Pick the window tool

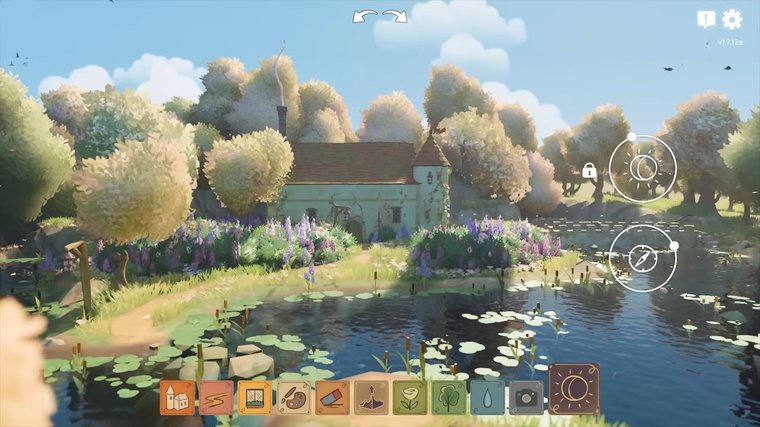point(255,397)
